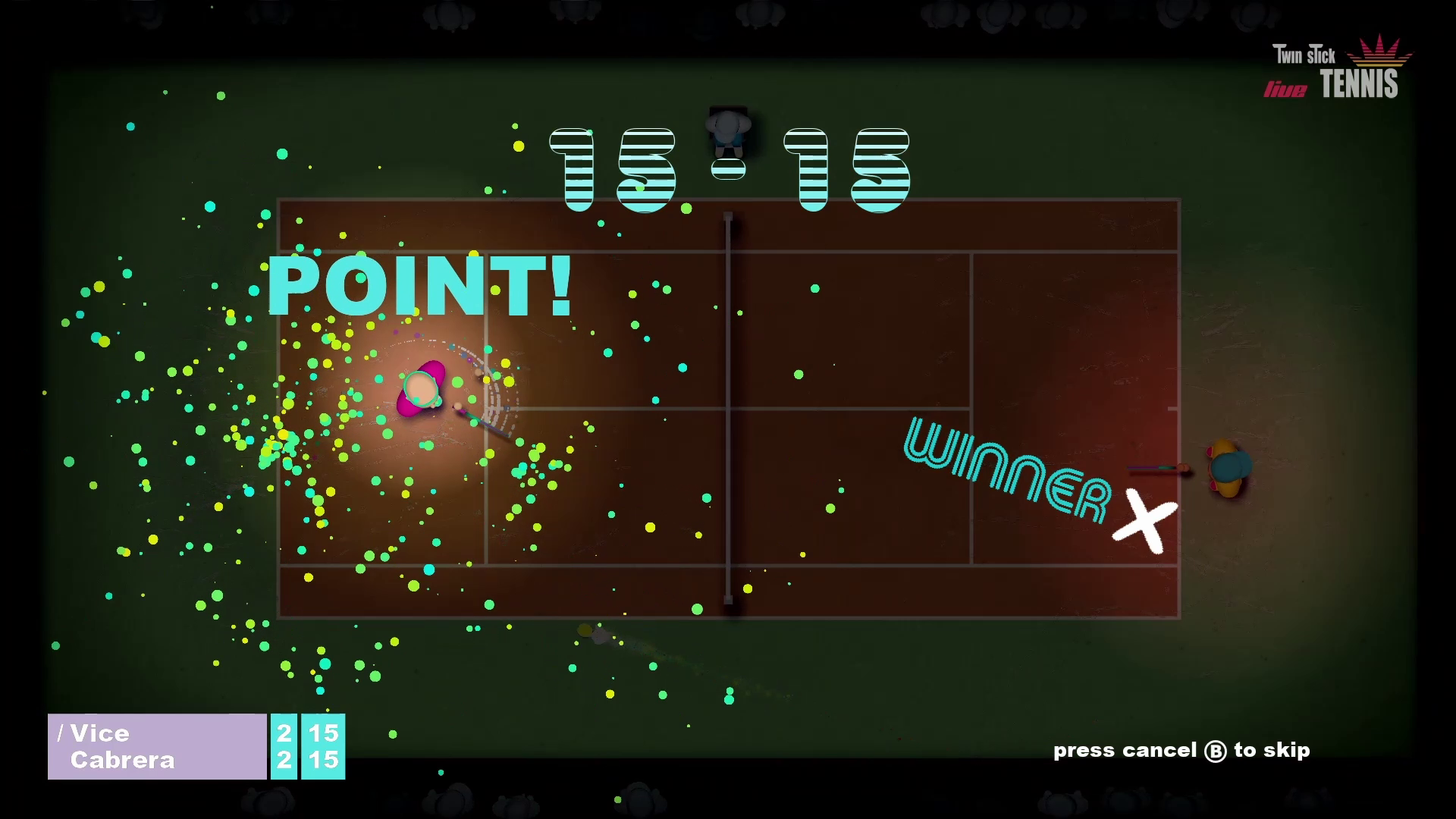Click the slash before the name Vice

[60, 732]
